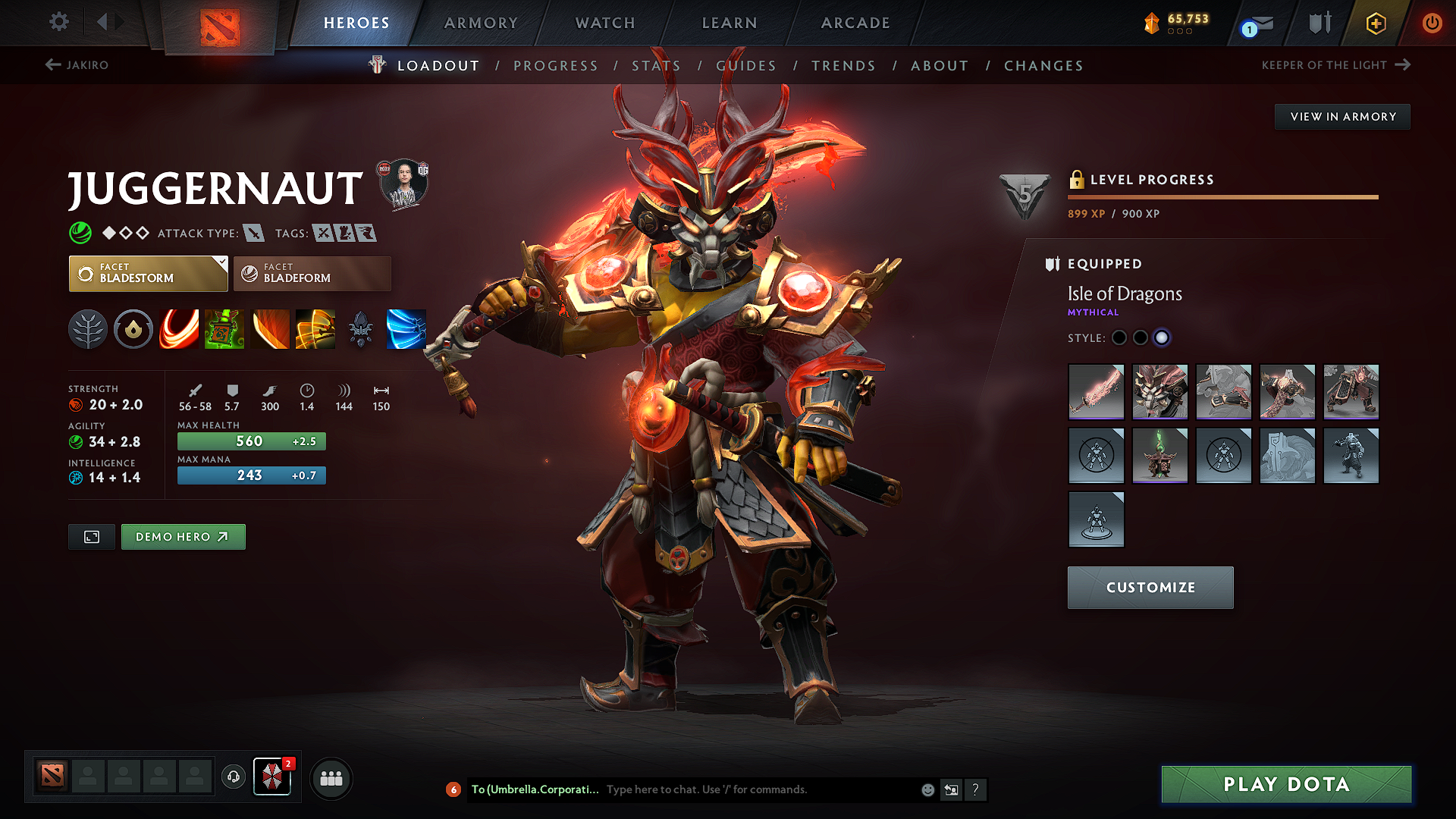1456x819 pixels.
Task: Click the VIEW IN ARMORY button
Action: pyautogui.click(x=1342, y=116)
